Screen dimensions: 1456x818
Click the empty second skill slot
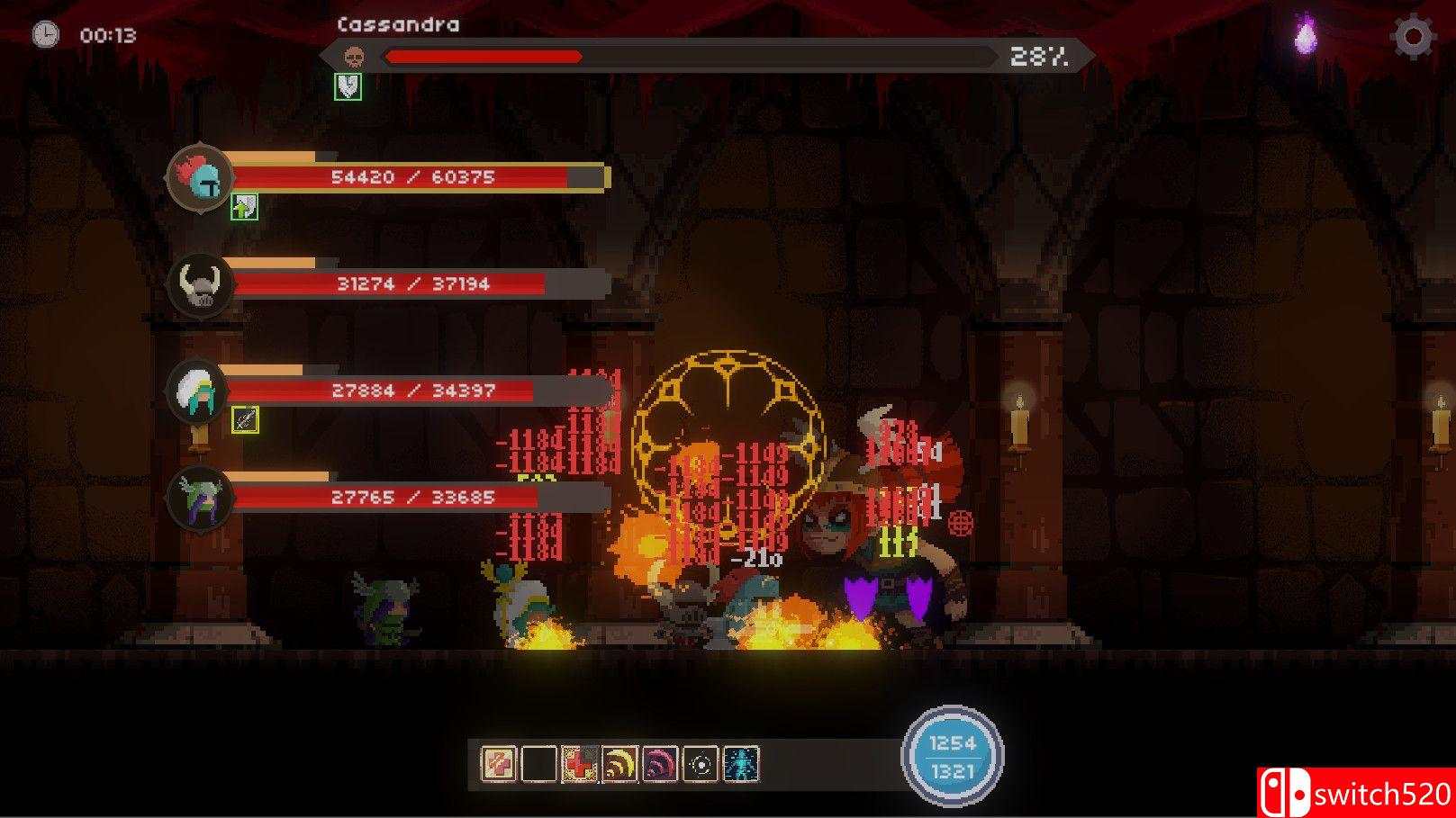click(x=538, y=764)
